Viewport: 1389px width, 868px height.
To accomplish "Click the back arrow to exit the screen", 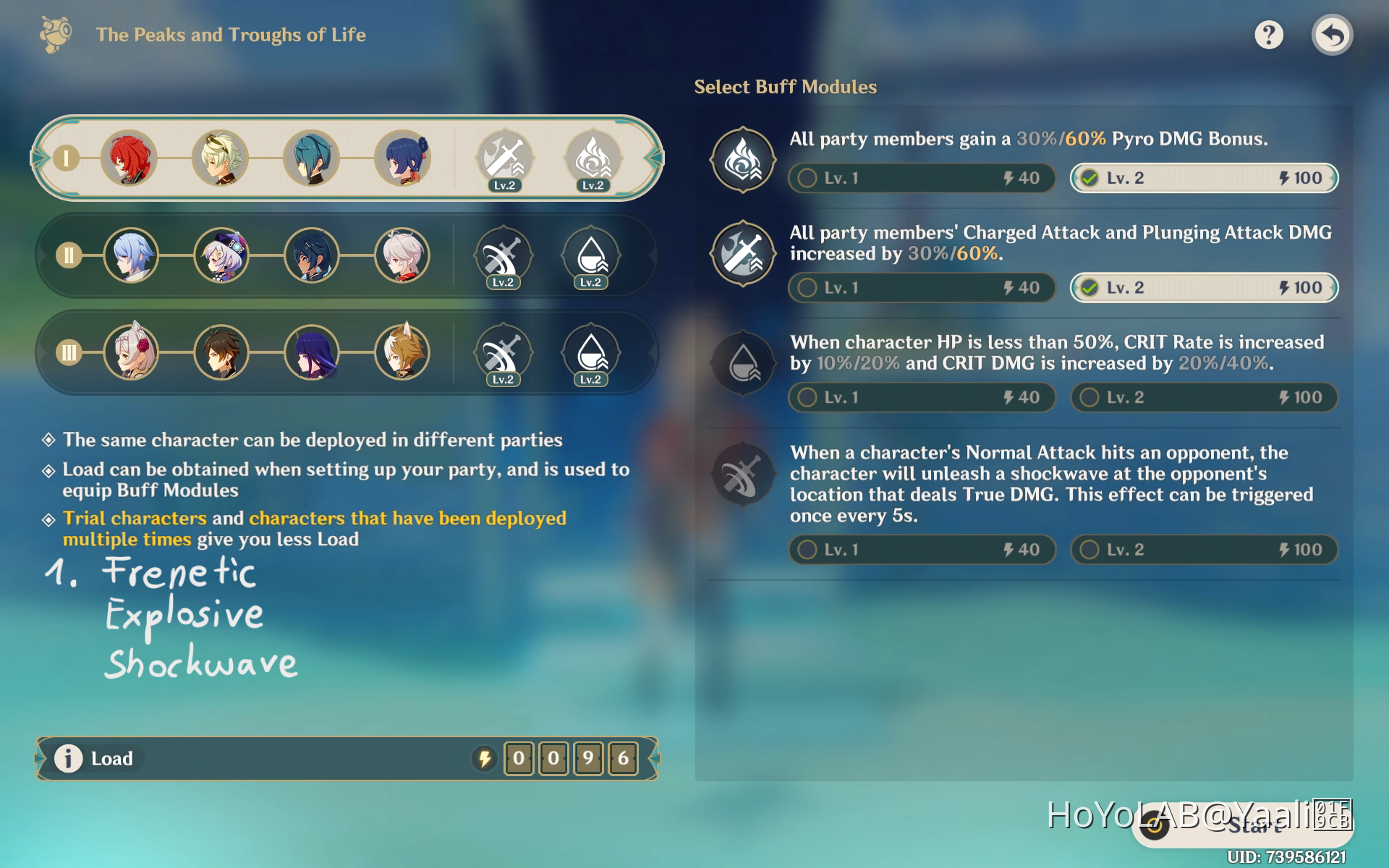I will pos(1332,33).
